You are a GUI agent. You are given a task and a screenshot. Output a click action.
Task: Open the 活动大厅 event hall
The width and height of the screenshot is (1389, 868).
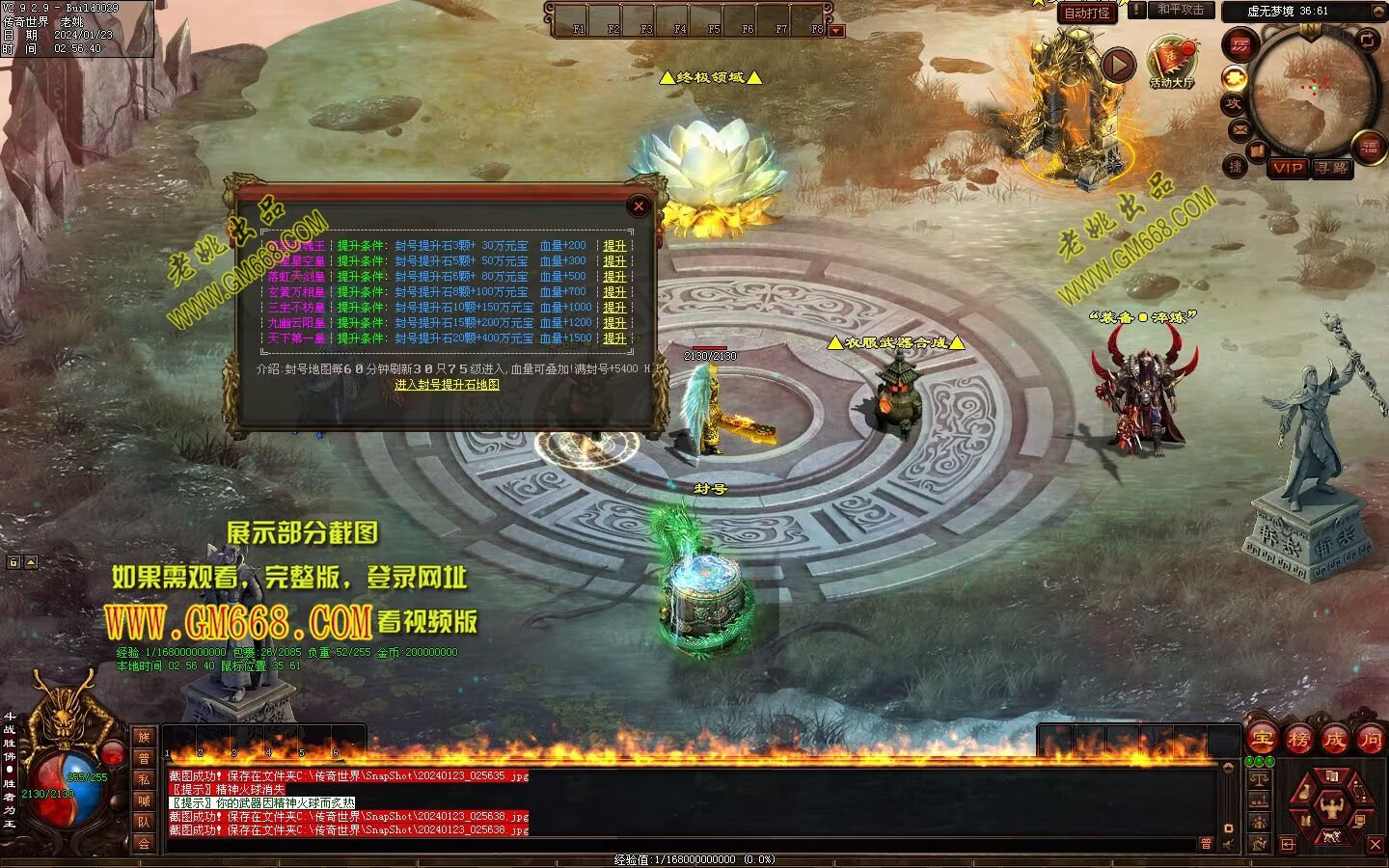tap(1171, 62)
